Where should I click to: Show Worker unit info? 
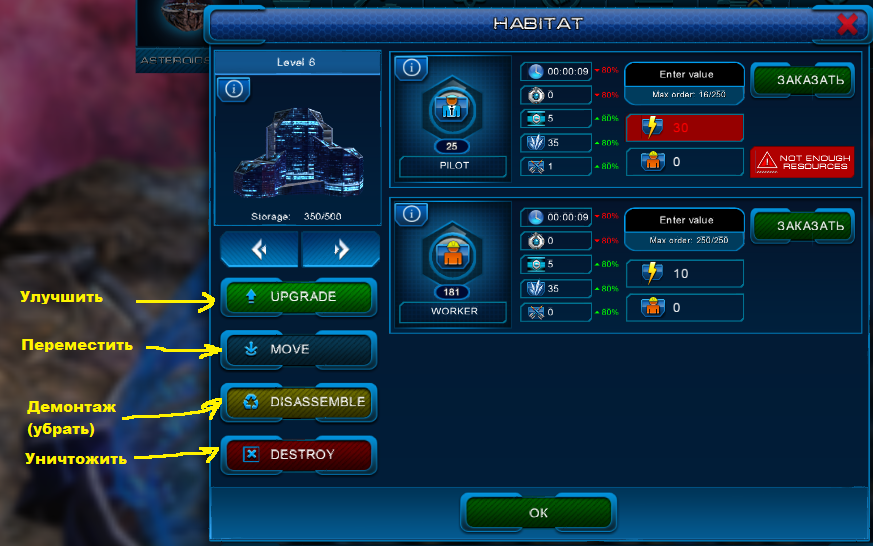(x=412, y=214)
